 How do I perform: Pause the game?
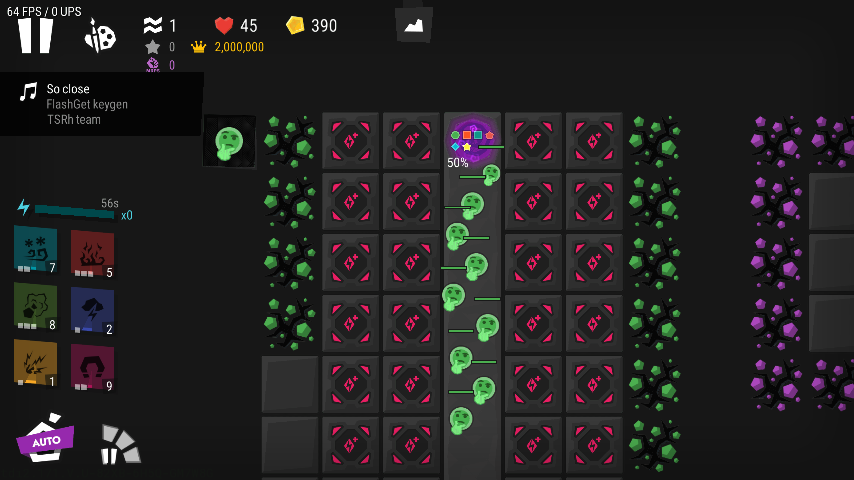(35, 36)
